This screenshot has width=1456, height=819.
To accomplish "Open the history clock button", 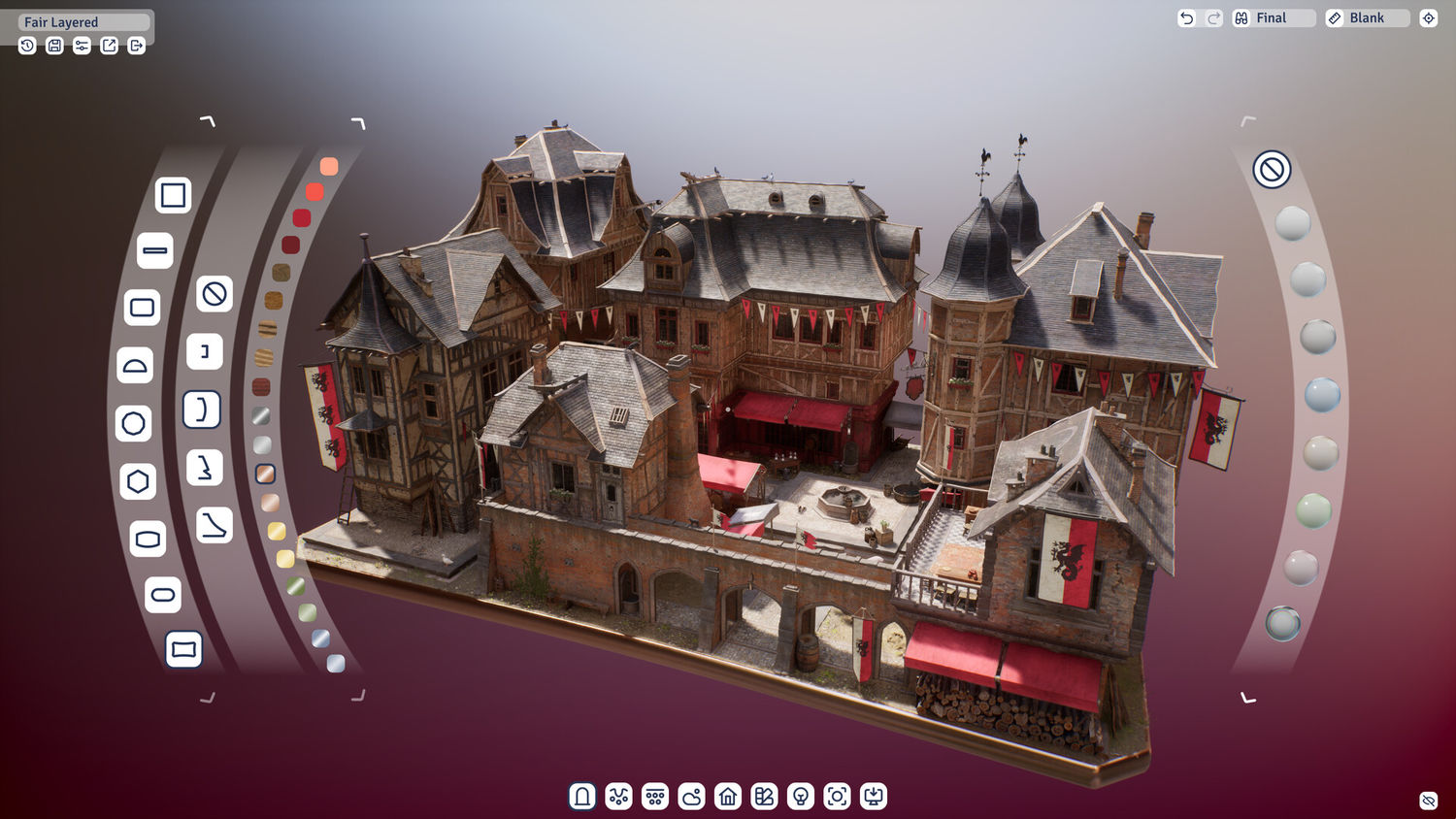I will (27, 46).
